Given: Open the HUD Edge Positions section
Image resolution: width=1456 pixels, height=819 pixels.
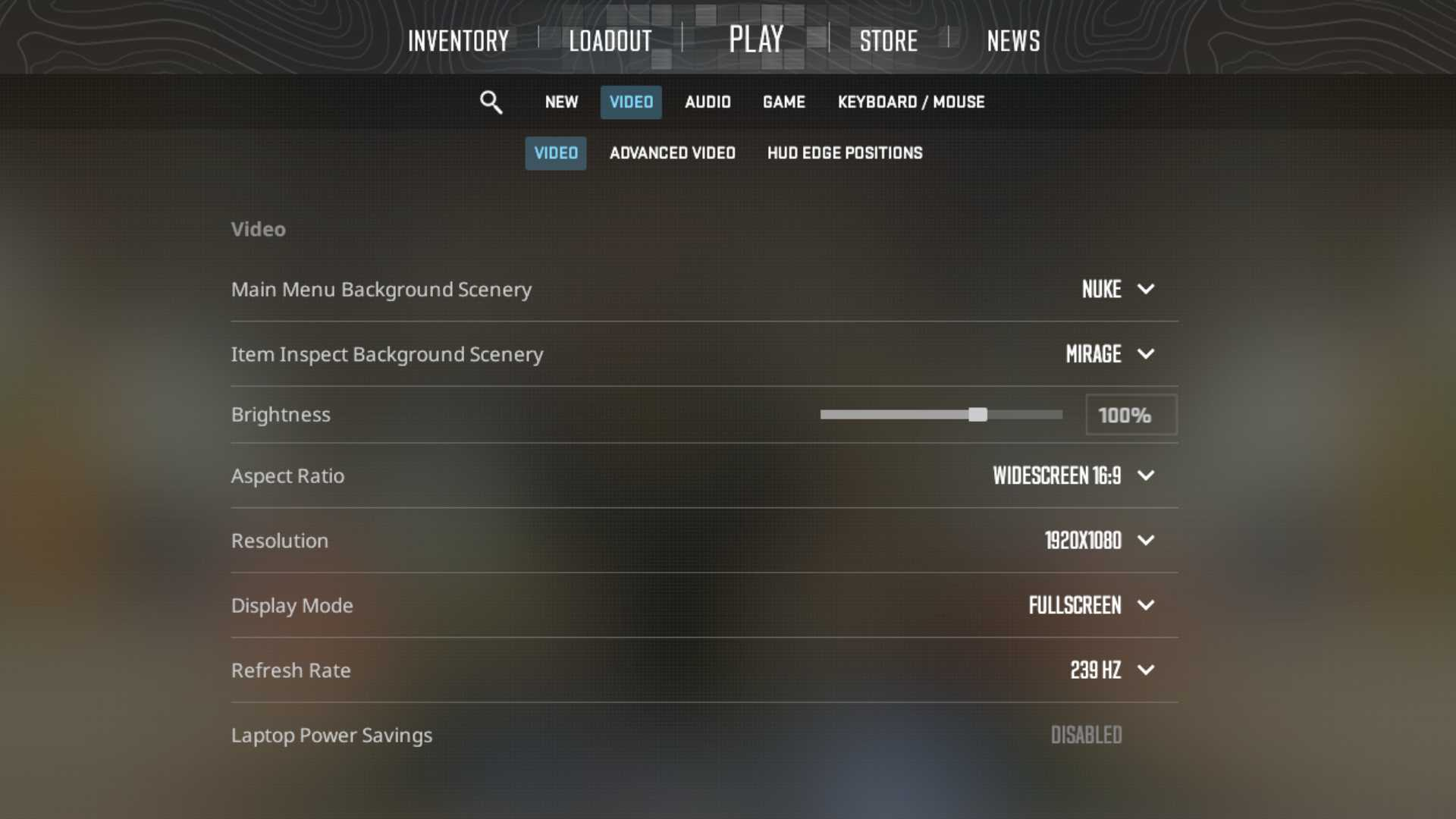Looking at the screenshot, I should (843, 152).
